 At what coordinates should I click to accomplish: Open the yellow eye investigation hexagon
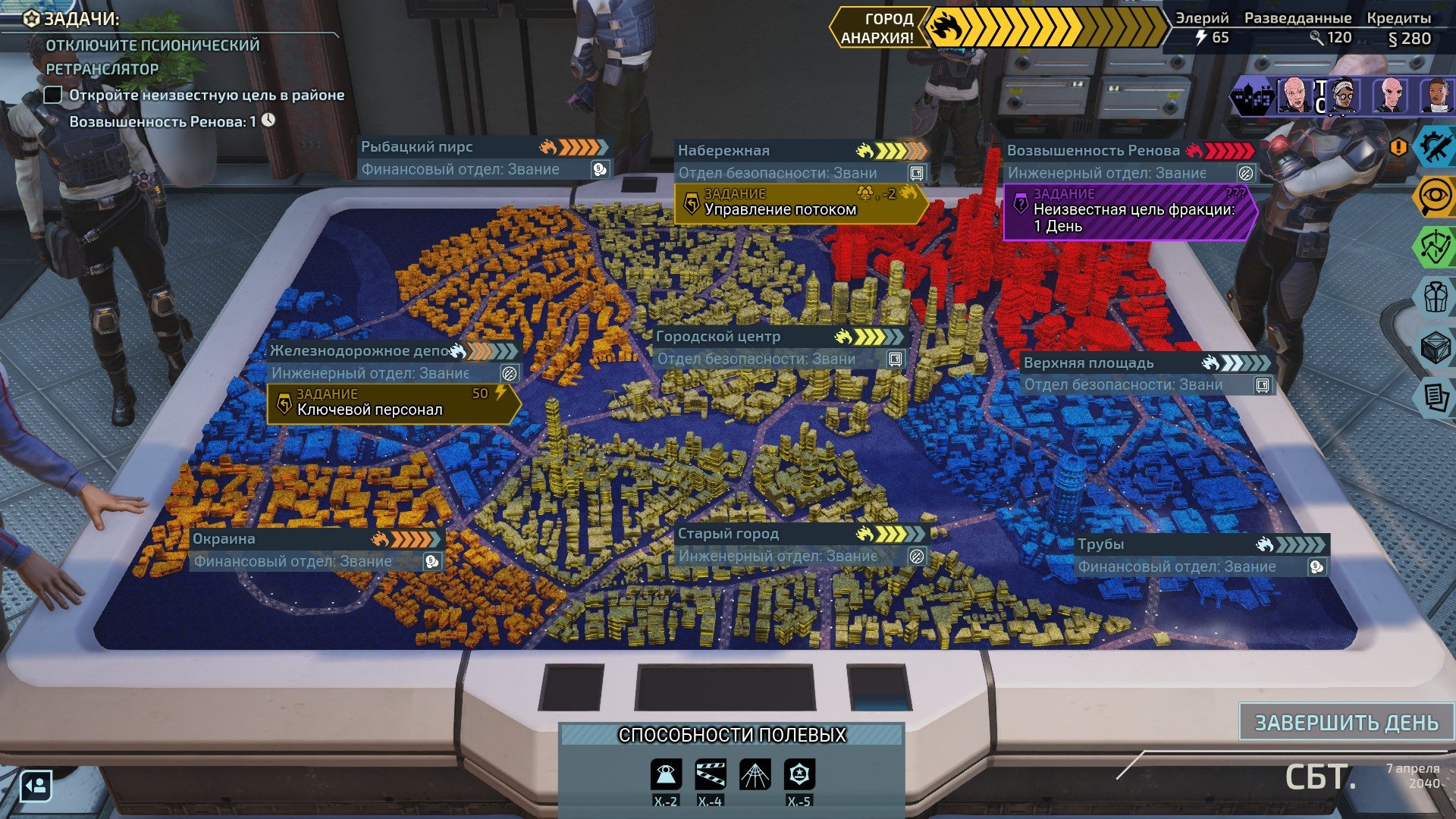1436,197
